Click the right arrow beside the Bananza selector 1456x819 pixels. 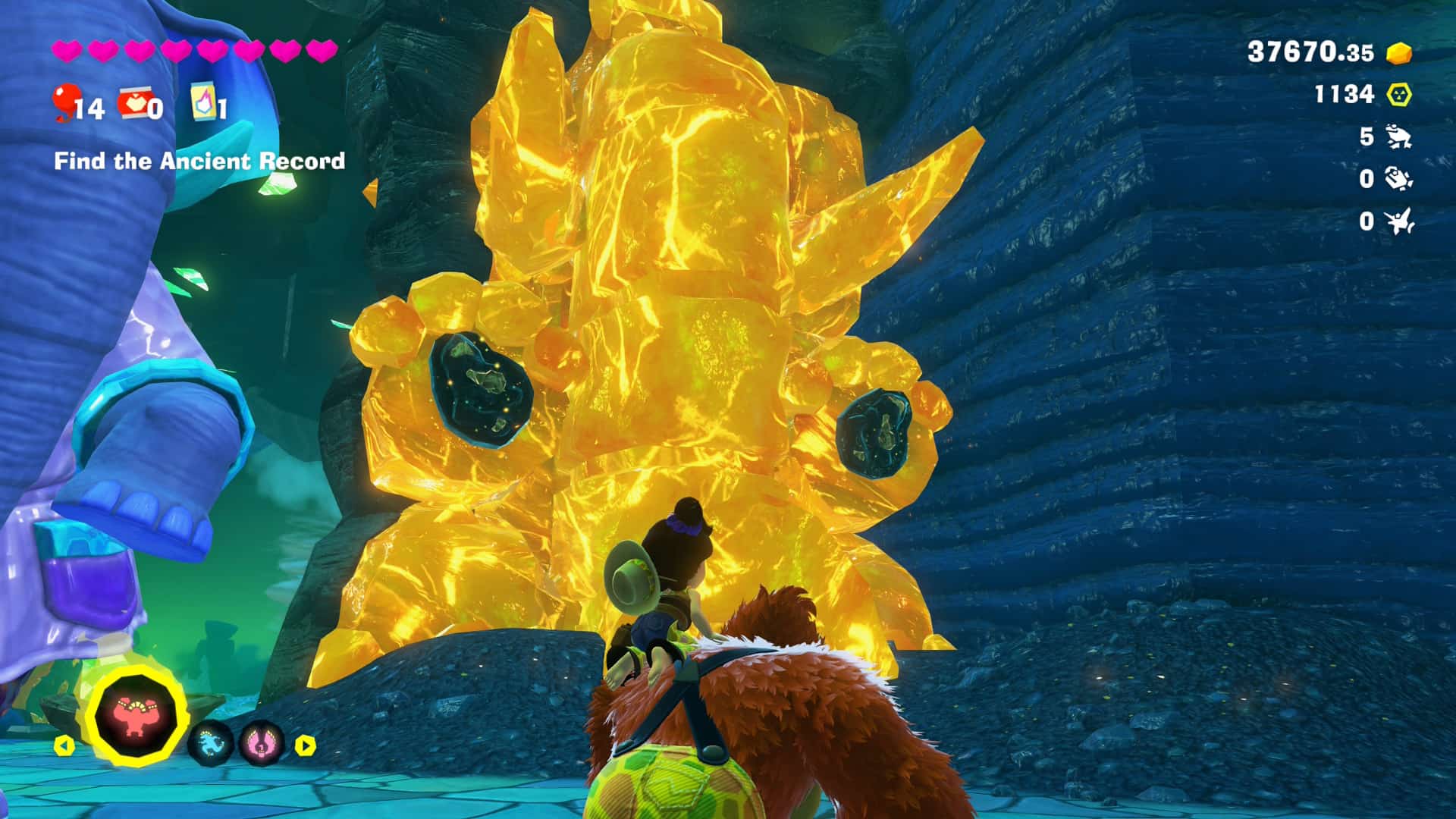coord(305,745)
